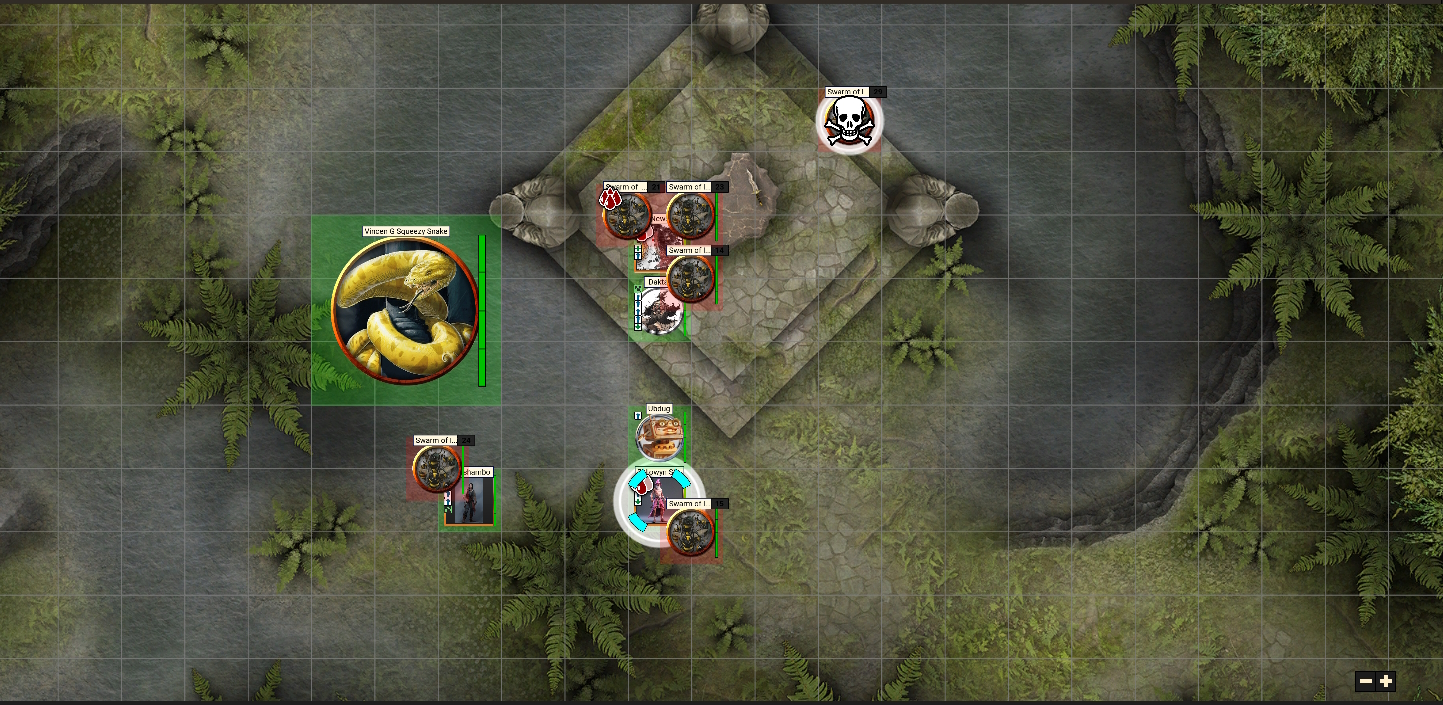Select the swarm token numbered 15
Screen dimensions: 1443x705
coord(691,532)
